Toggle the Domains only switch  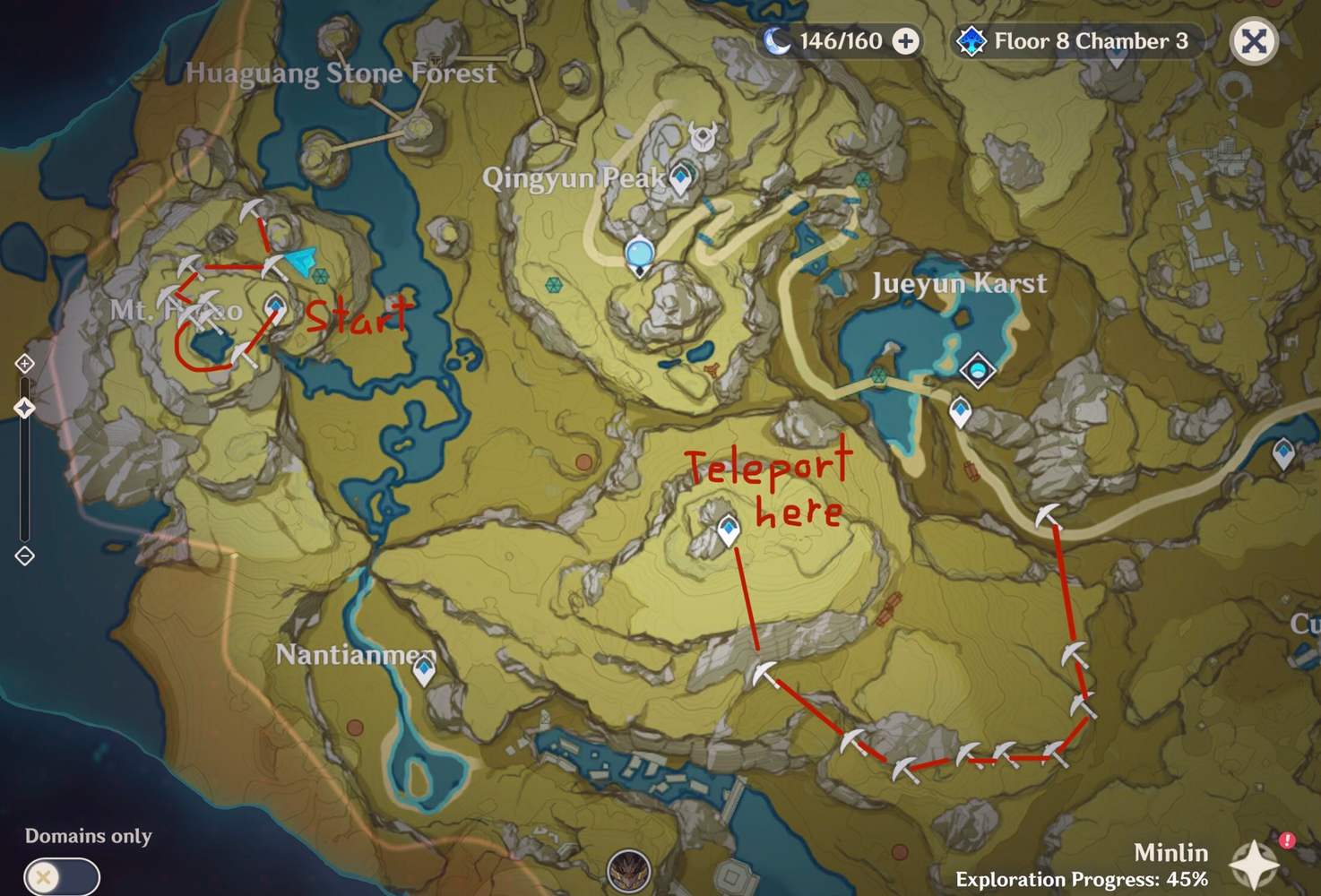pos(61,876)
